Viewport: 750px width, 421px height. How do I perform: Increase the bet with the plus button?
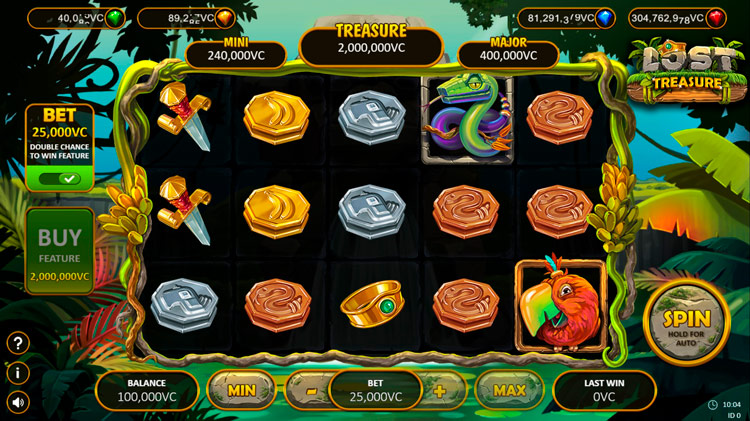(439, 390)
